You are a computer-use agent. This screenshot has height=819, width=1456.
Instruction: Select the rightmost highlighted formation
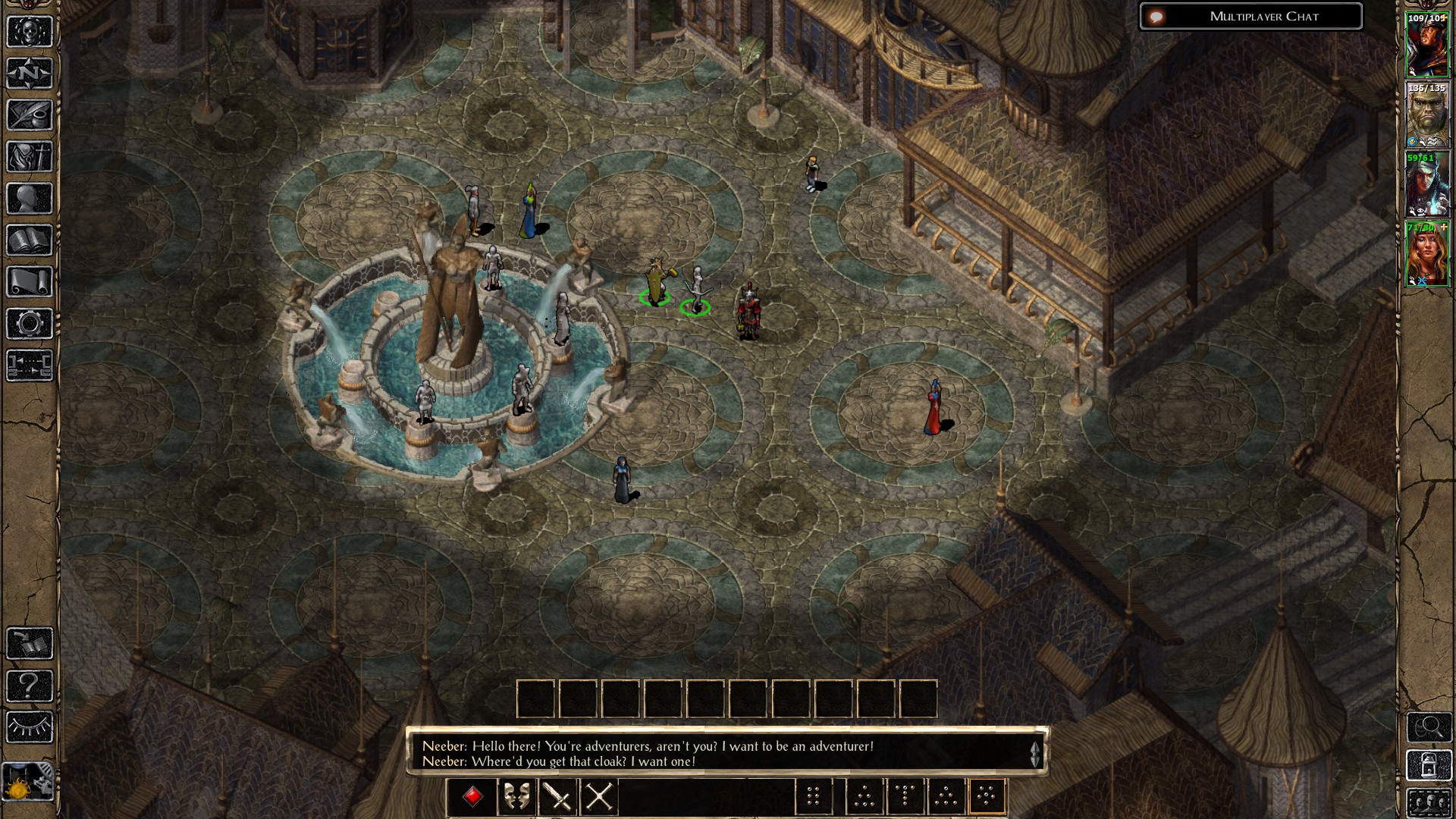[x=988, y=797]
